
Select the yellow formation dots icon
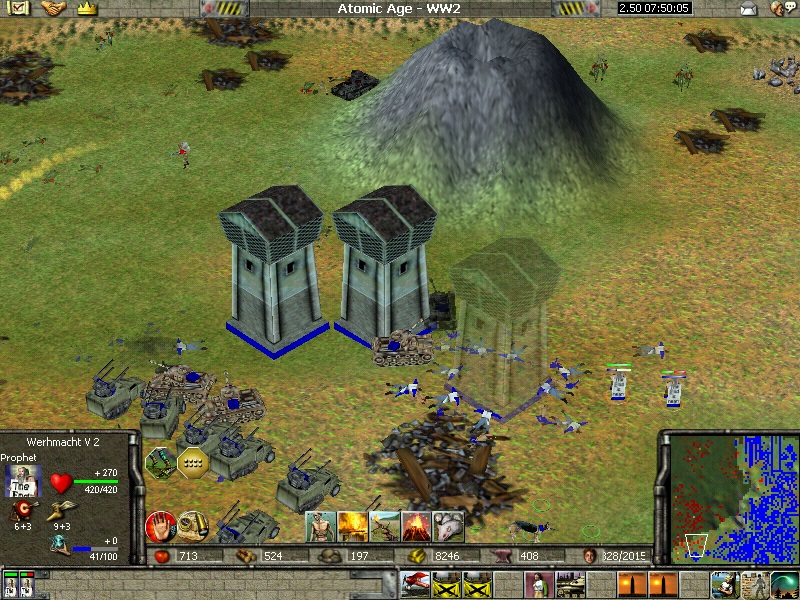[x=193, y=461]
